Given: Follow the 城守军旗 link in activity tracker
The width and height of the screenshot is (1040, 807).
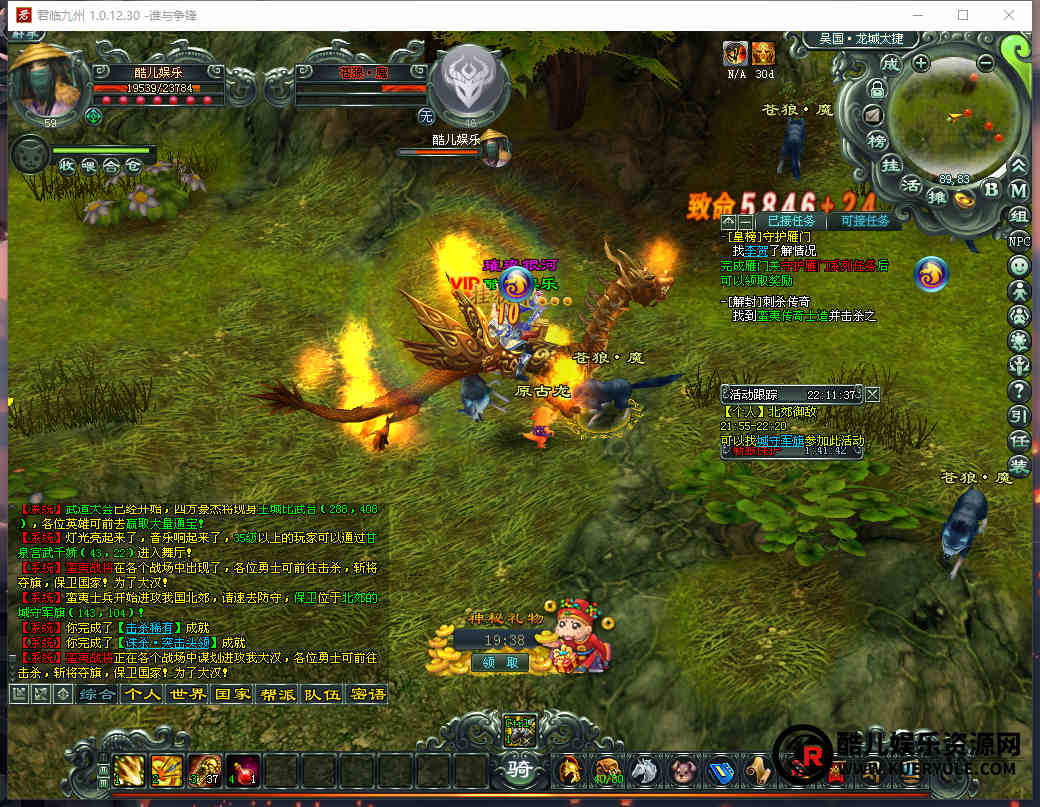Looking at the screenshot, I should coord(781,440).
